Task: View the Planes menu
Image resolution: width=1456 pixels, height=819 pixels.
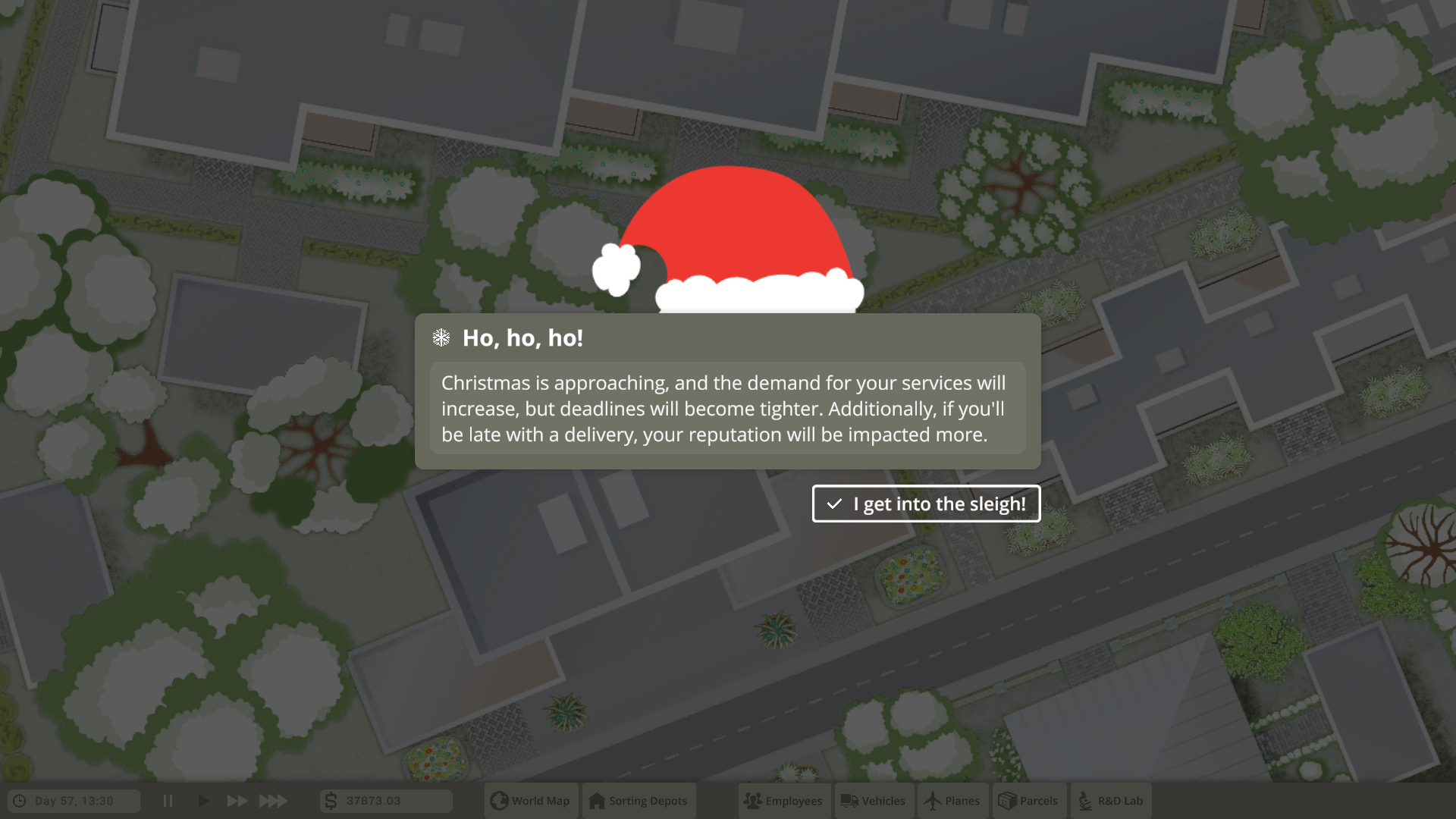Action: pyautogui.click(x=952, y=801)
